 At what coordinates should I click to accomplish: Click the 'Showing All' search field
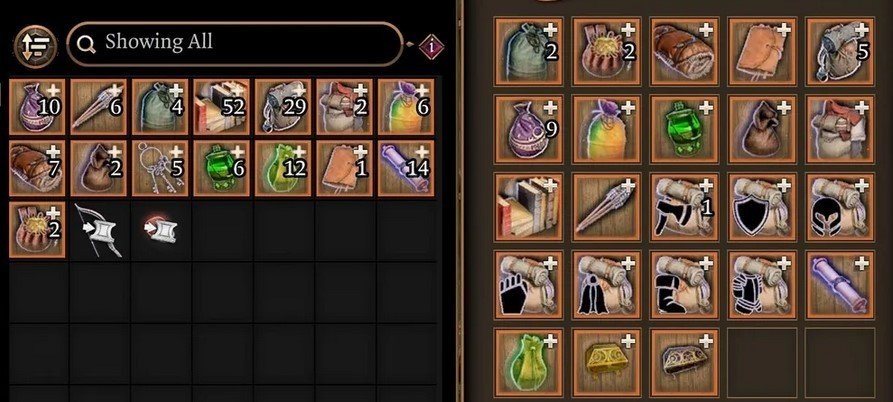235,43
